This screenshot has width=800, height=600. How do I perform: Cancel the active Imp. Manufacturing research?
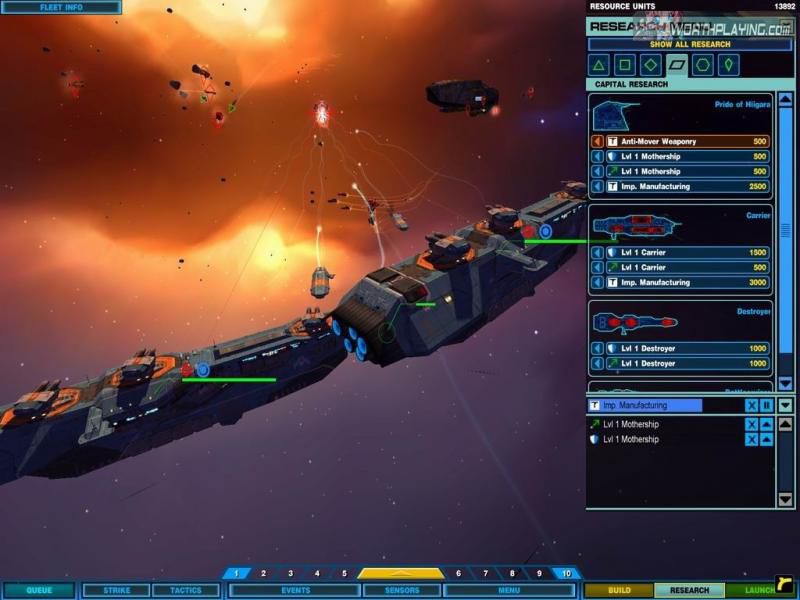751,406
